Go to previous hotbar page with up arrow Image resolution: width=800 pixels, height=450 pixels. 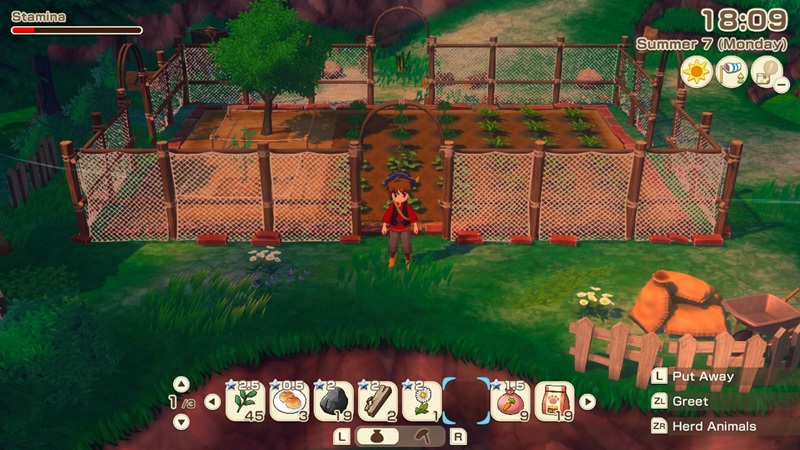click(x=181, y=383)
